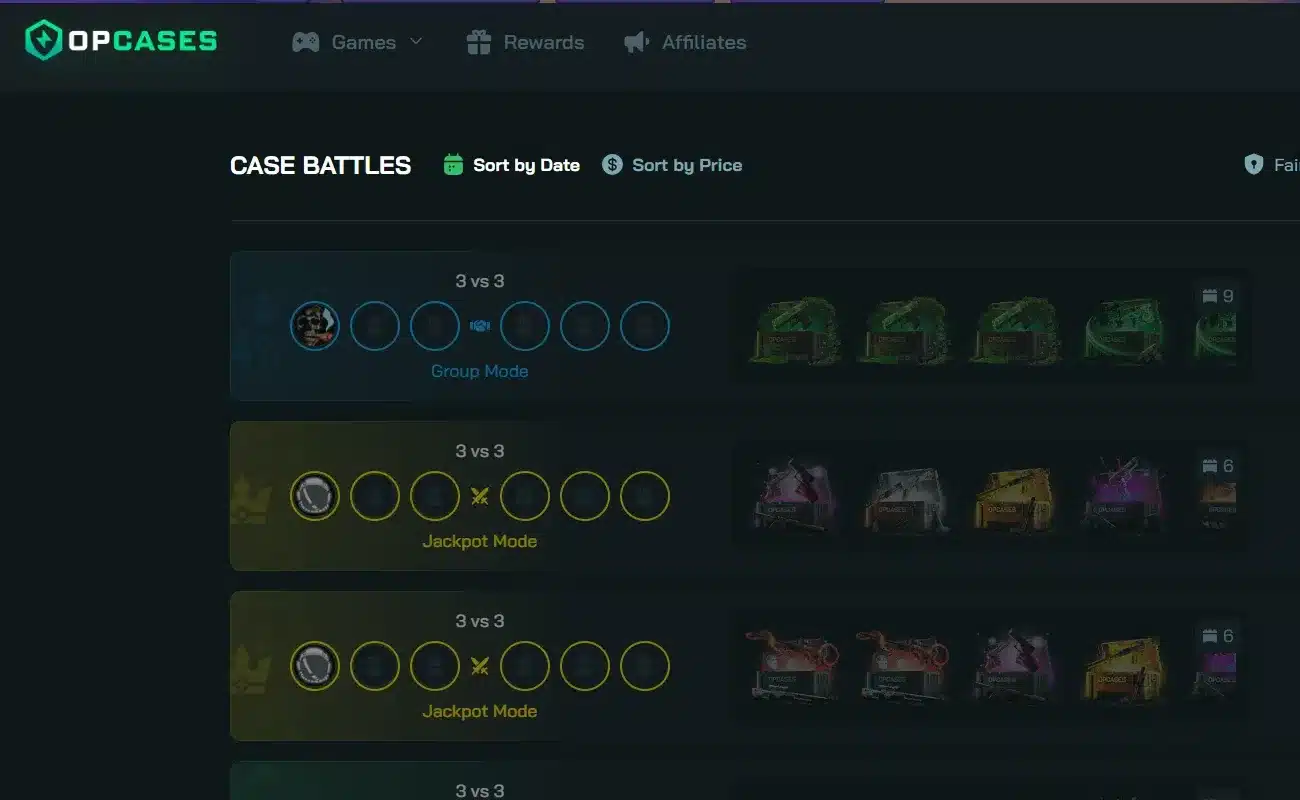
Task: Click an empty player slot in the first Jackpot battle
Action: pos(375,495)
